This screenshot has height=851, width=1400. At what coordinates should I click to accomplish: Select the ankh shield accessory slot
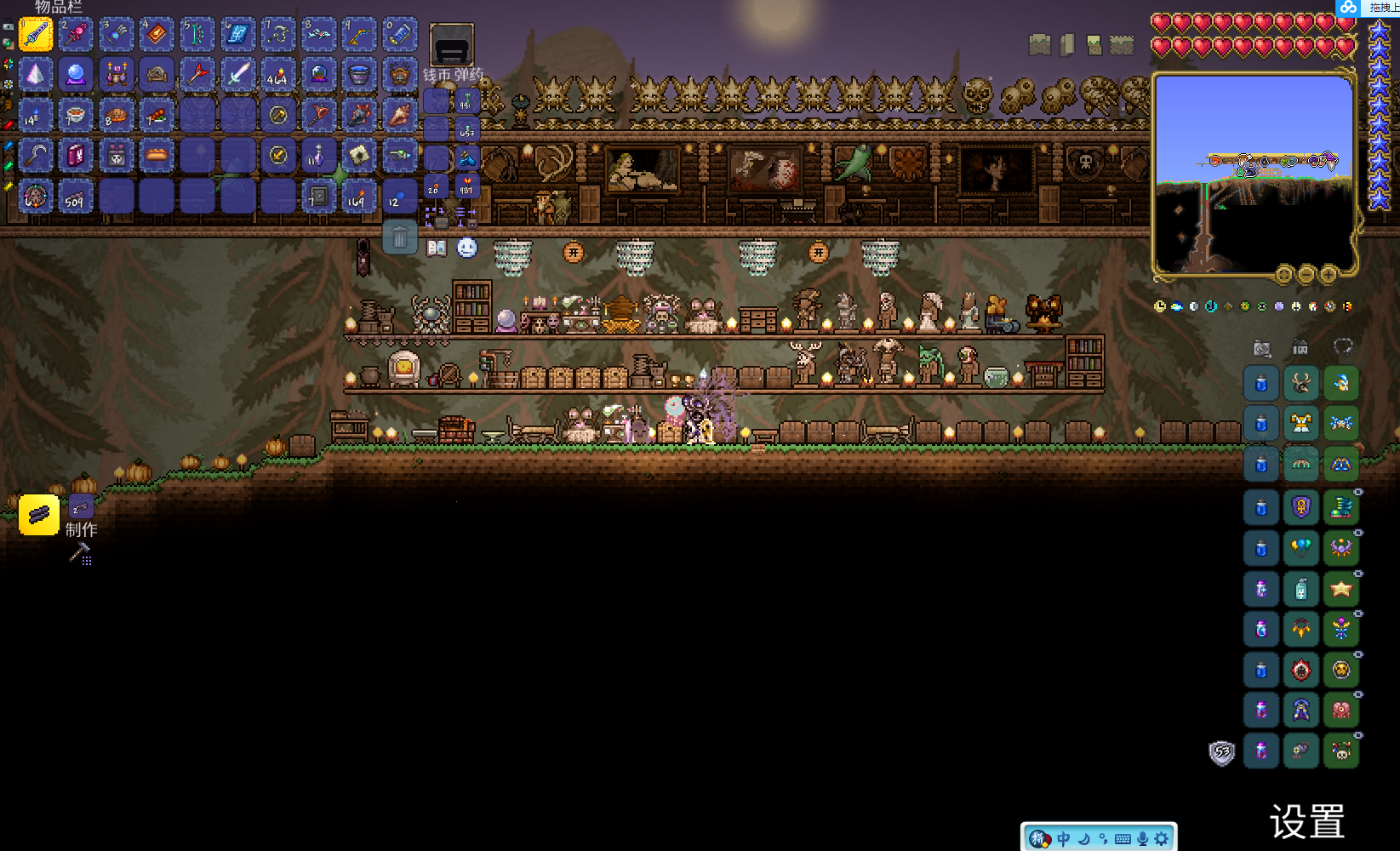(x=1300, y=507)
